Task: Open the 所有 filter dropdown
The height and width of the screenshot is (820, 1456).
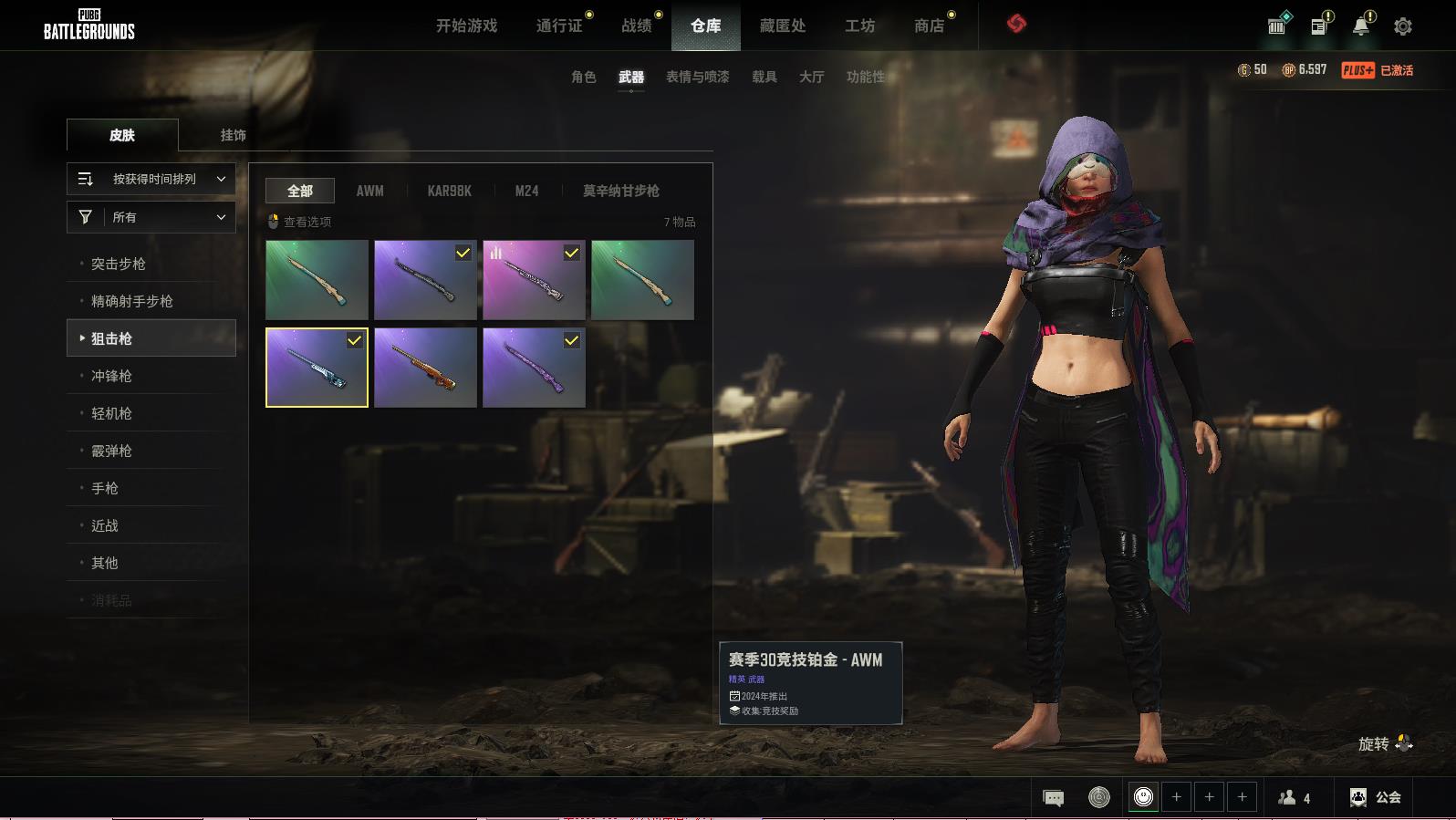Action: tap(151, 217)
